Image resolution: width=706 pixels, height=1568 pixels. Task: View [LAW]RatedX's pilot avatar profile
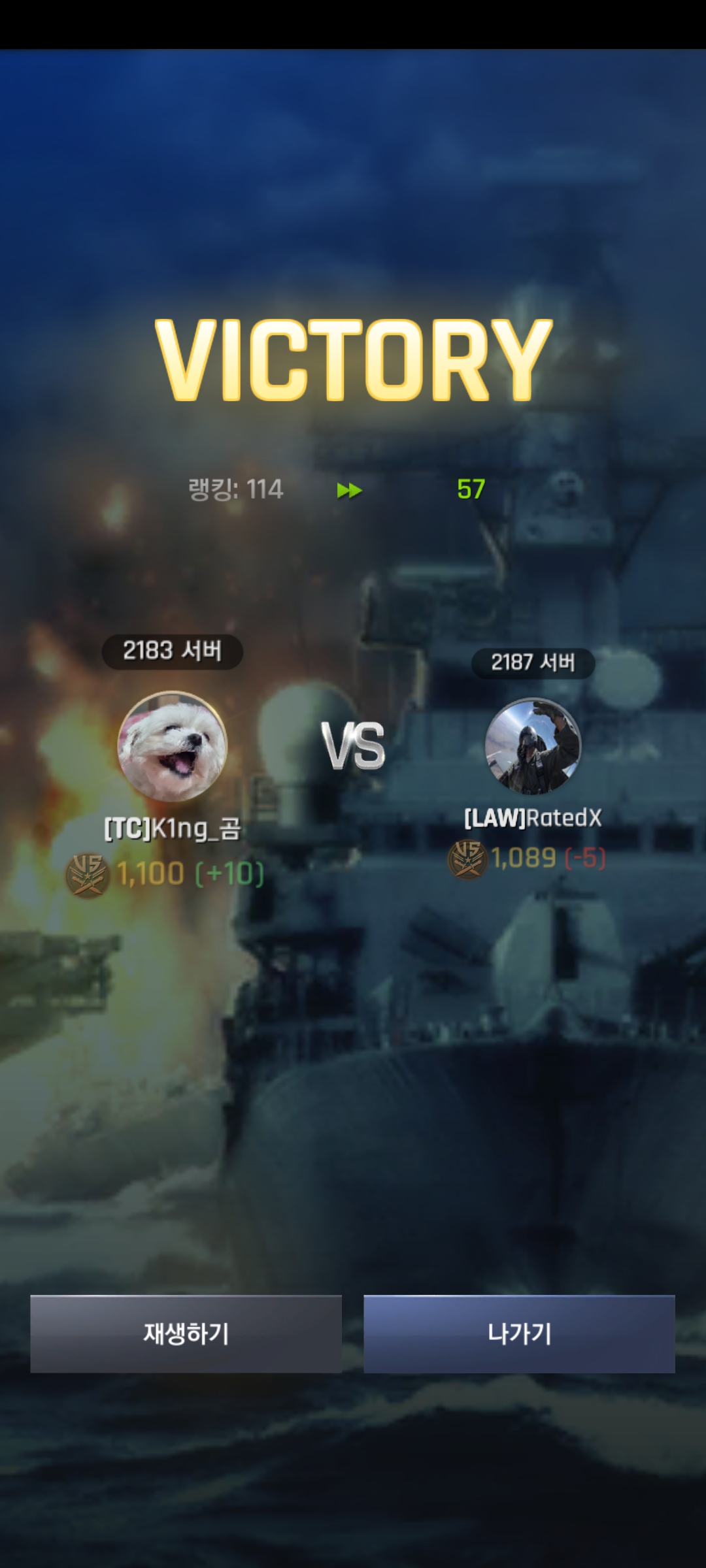[x=533, y=746]
